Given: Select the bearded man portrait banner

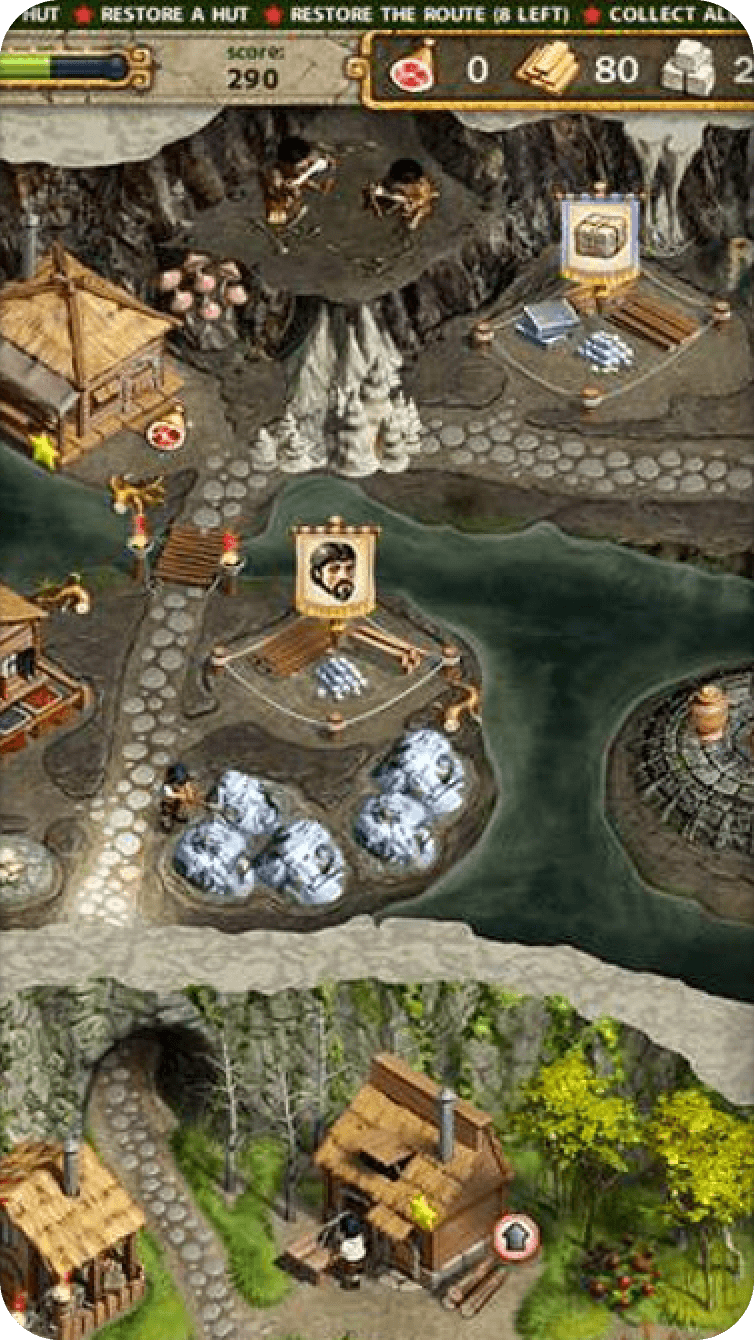Looking at the screenshot, I should [336, 571].
